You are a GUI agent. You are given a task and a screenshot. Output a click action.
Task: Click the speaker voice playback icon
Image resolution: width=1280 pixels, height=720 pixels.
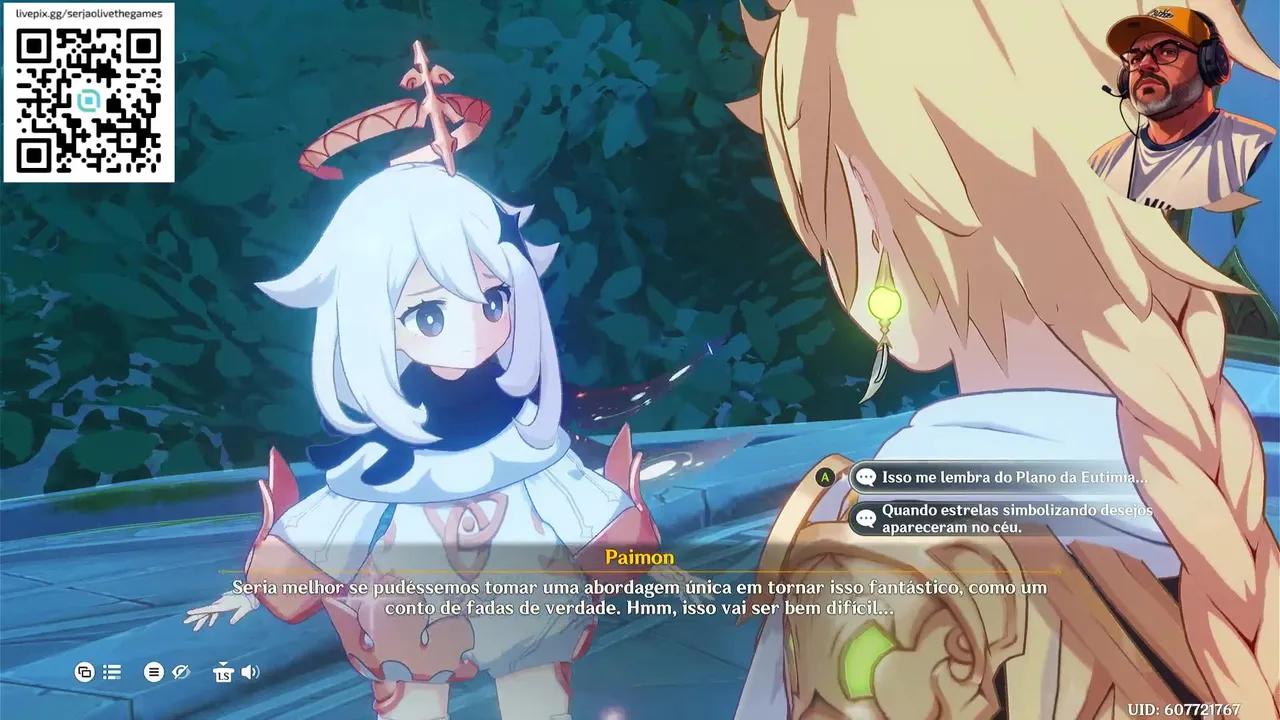pyautogui.click(x=250, y=672)
